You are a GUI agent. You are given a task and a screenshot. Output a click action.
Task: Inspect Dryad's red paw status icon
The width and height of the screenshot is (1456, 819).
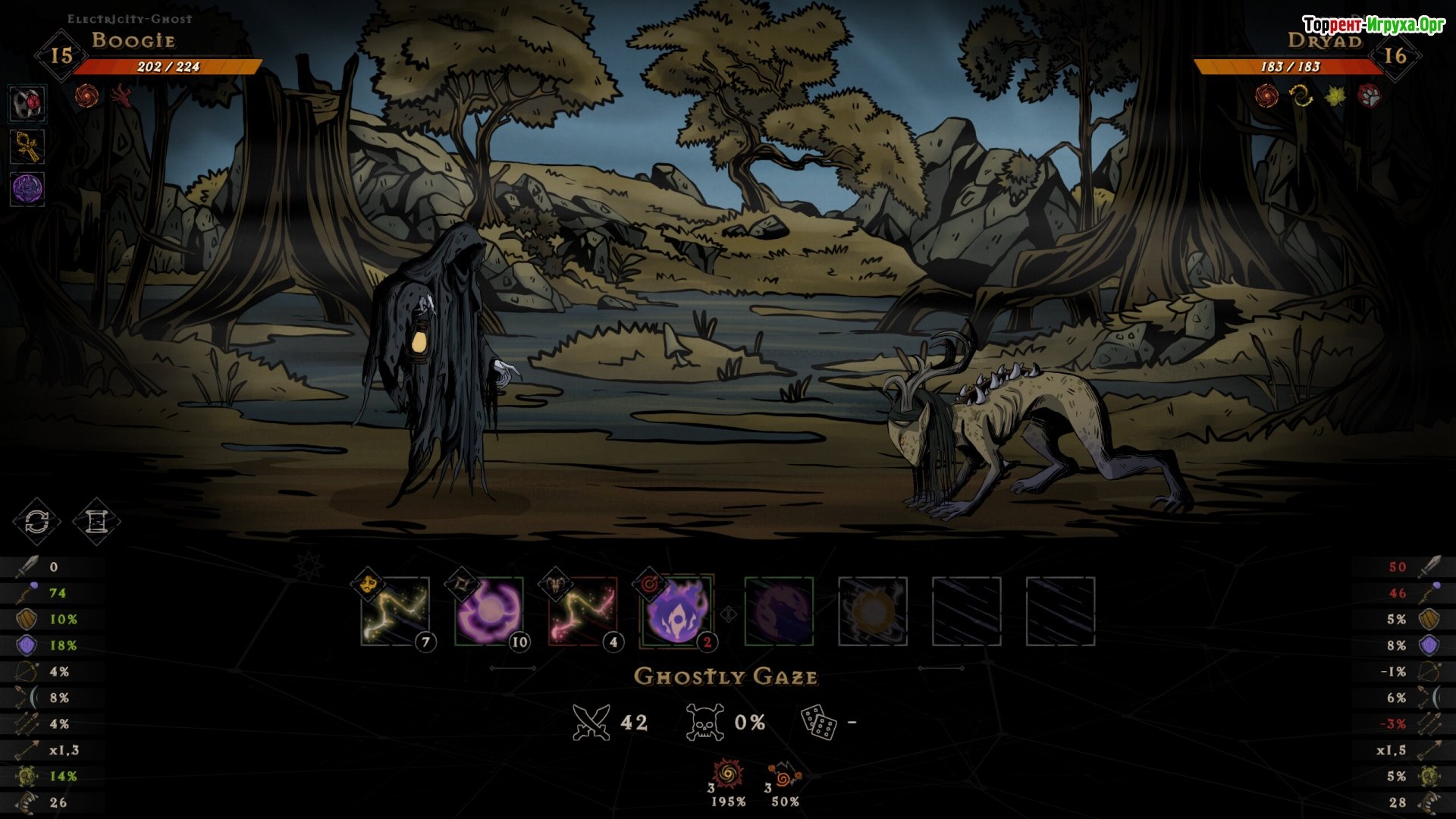tap(1370, 96)
